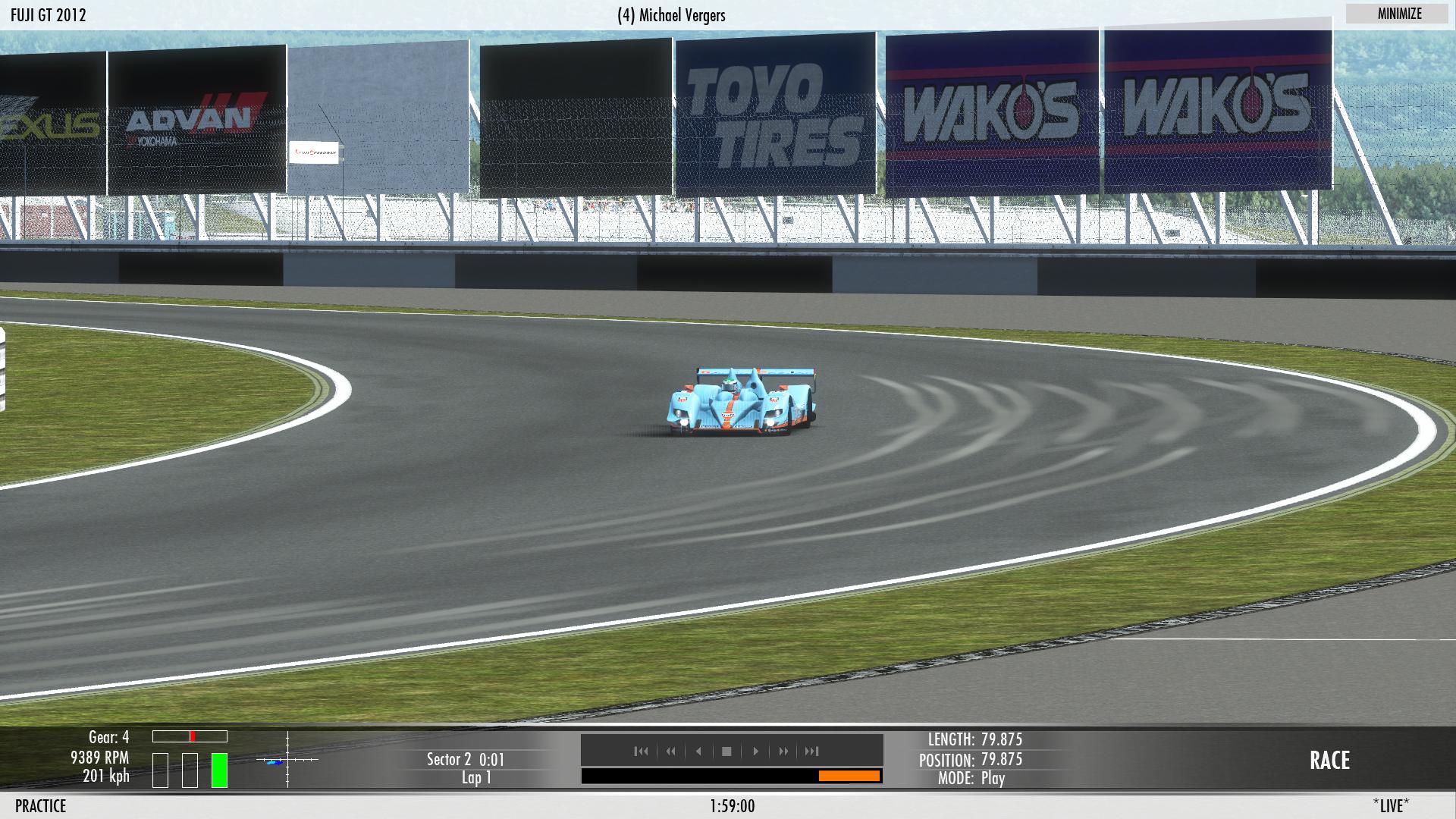Click the orange replay timeline bar
The image size is (1456, 819).
(849, 776)
